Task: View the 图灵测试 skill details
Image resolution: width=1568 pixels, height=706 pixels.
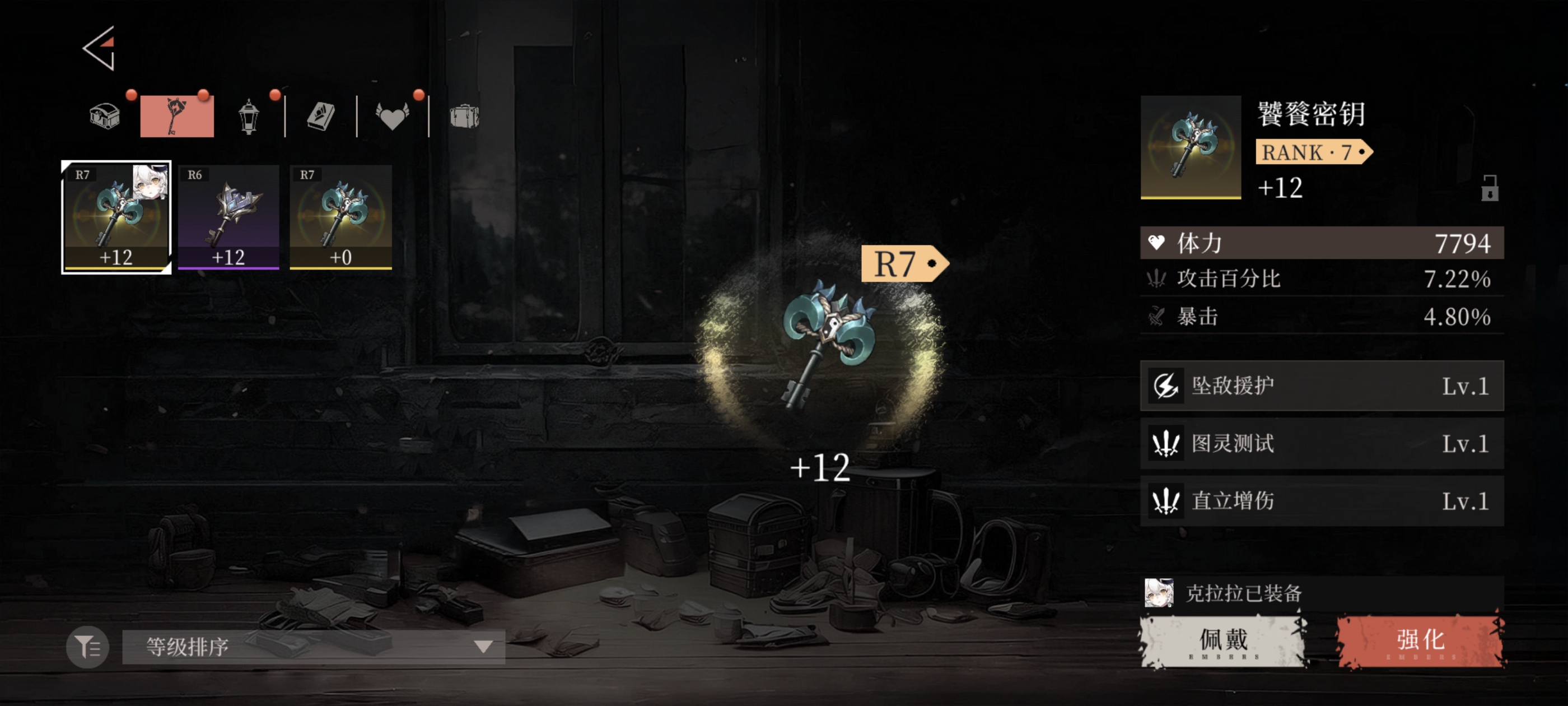Action: (x=1322, y=443)
